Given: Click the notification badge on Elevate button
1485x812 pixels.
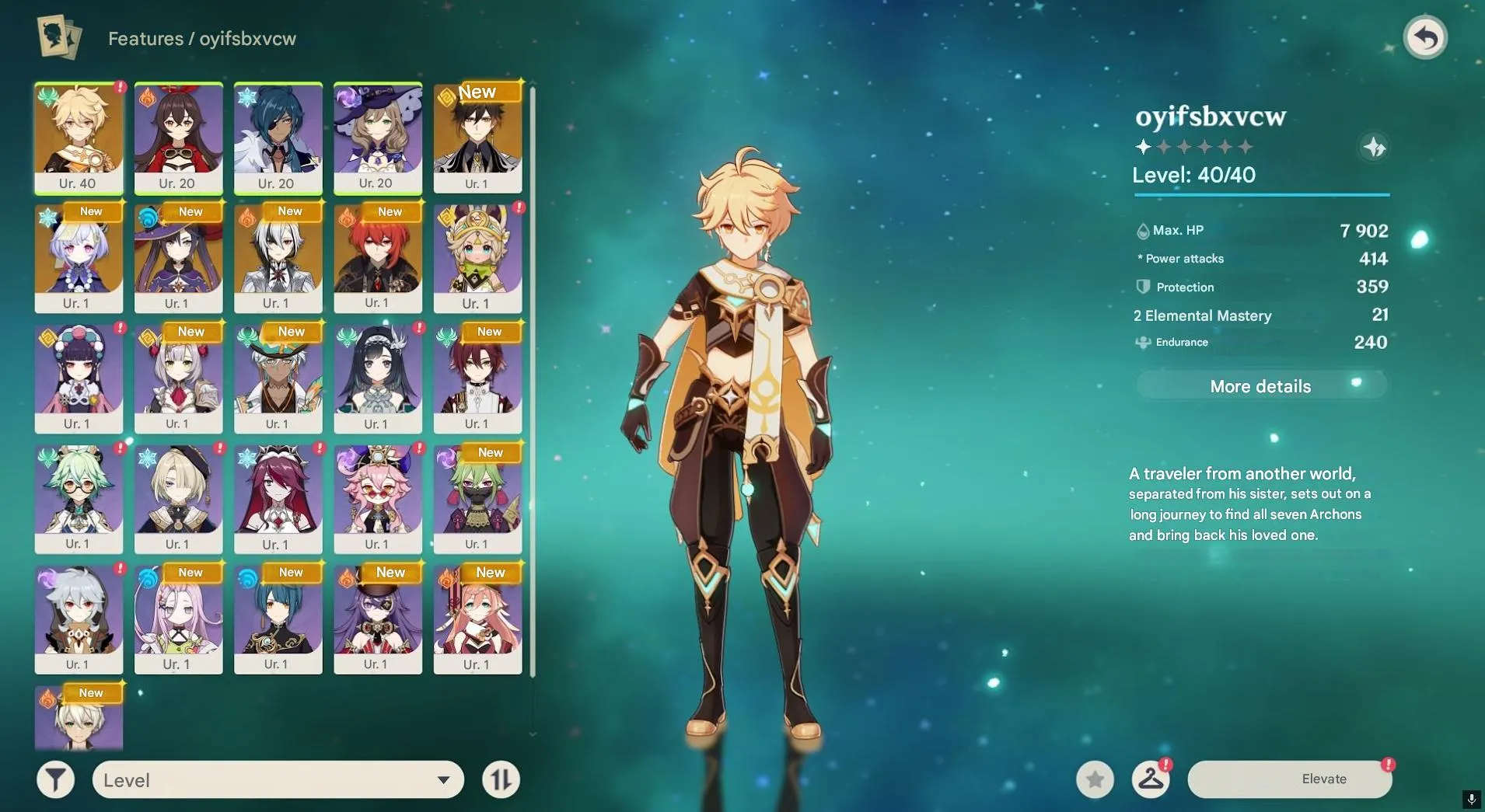Looking at the screenshot, I should click(x=1389, y=765).
